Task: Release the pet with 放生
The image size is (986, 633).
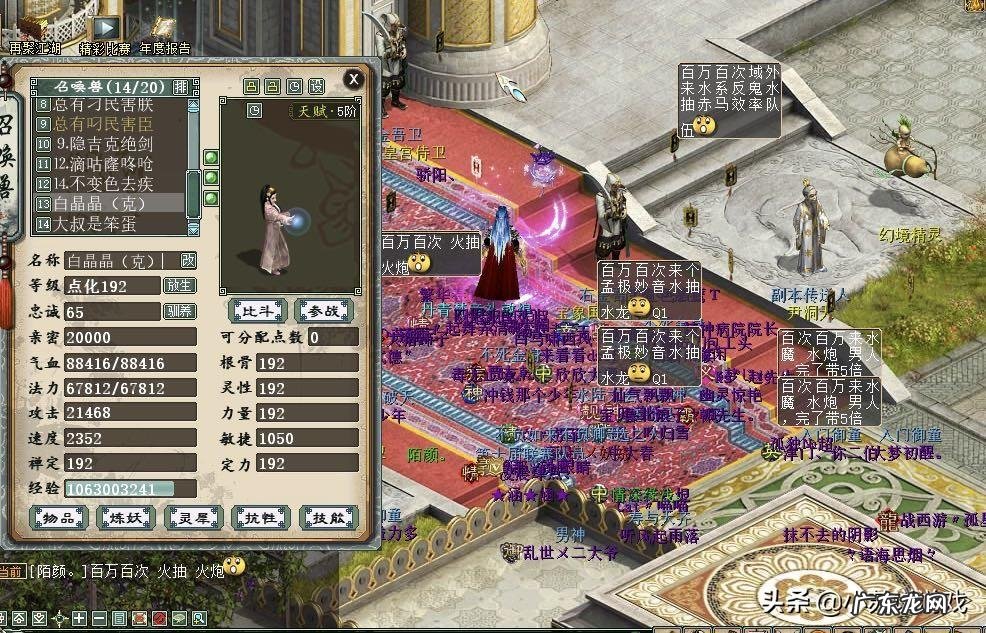Action: coord(180,286)
